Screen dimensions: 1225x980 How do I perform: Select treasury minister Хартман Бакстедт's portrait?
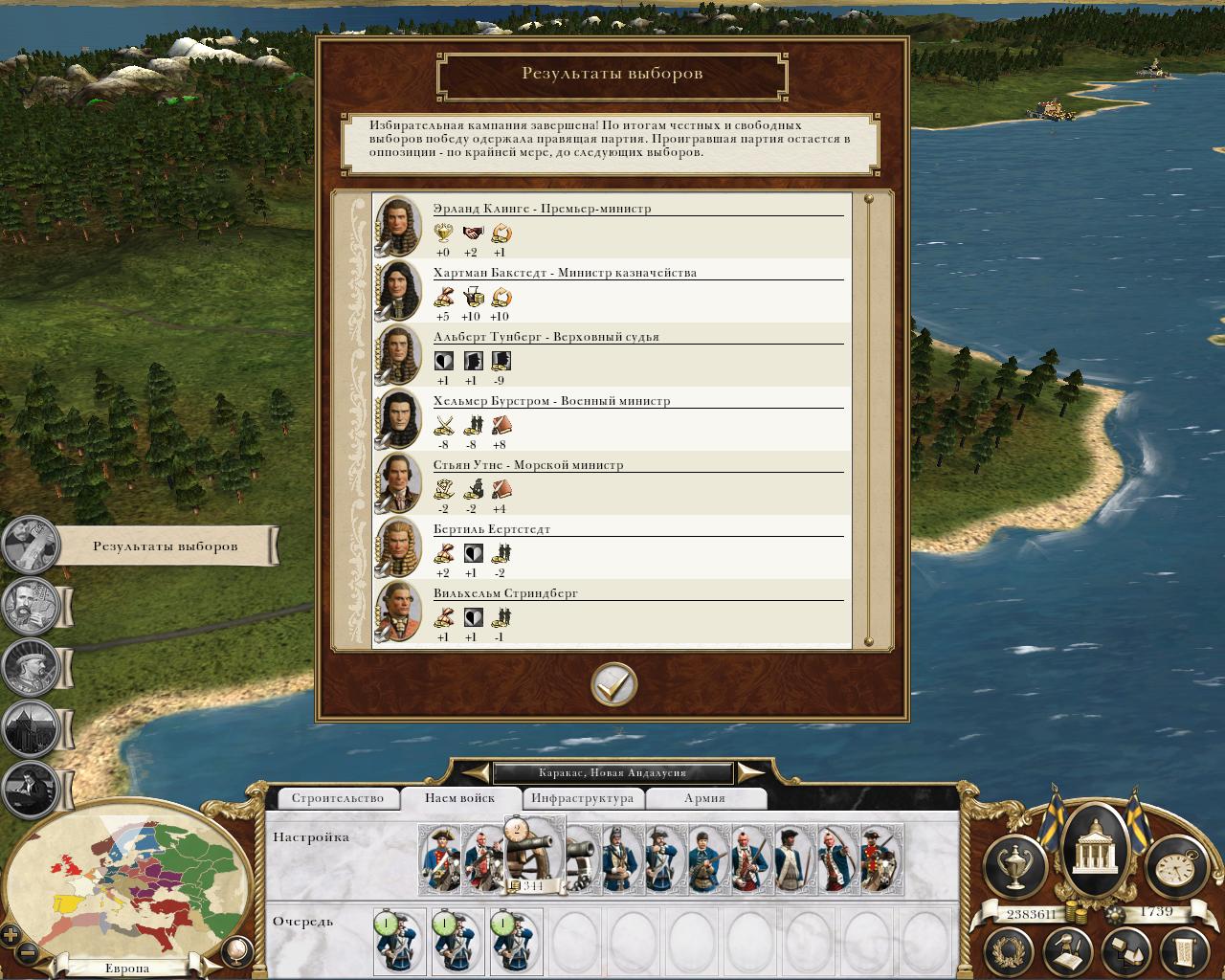[398, 291]
